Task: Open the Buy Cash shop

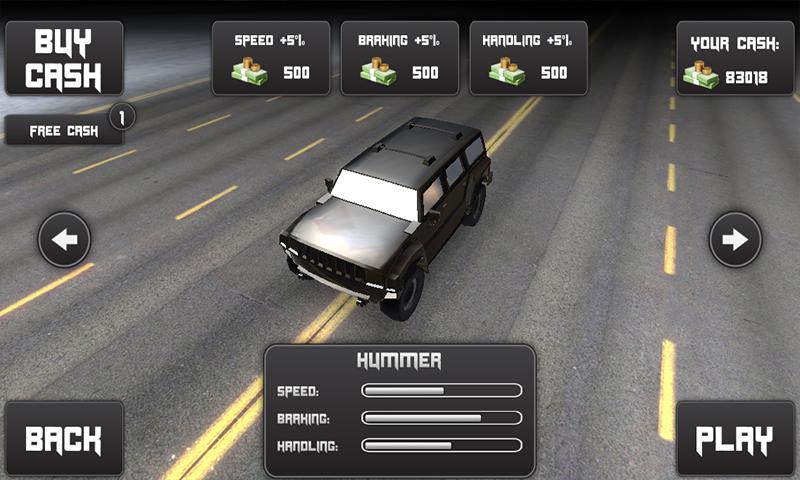Action: pyautogui.click(x=64, y=59)
